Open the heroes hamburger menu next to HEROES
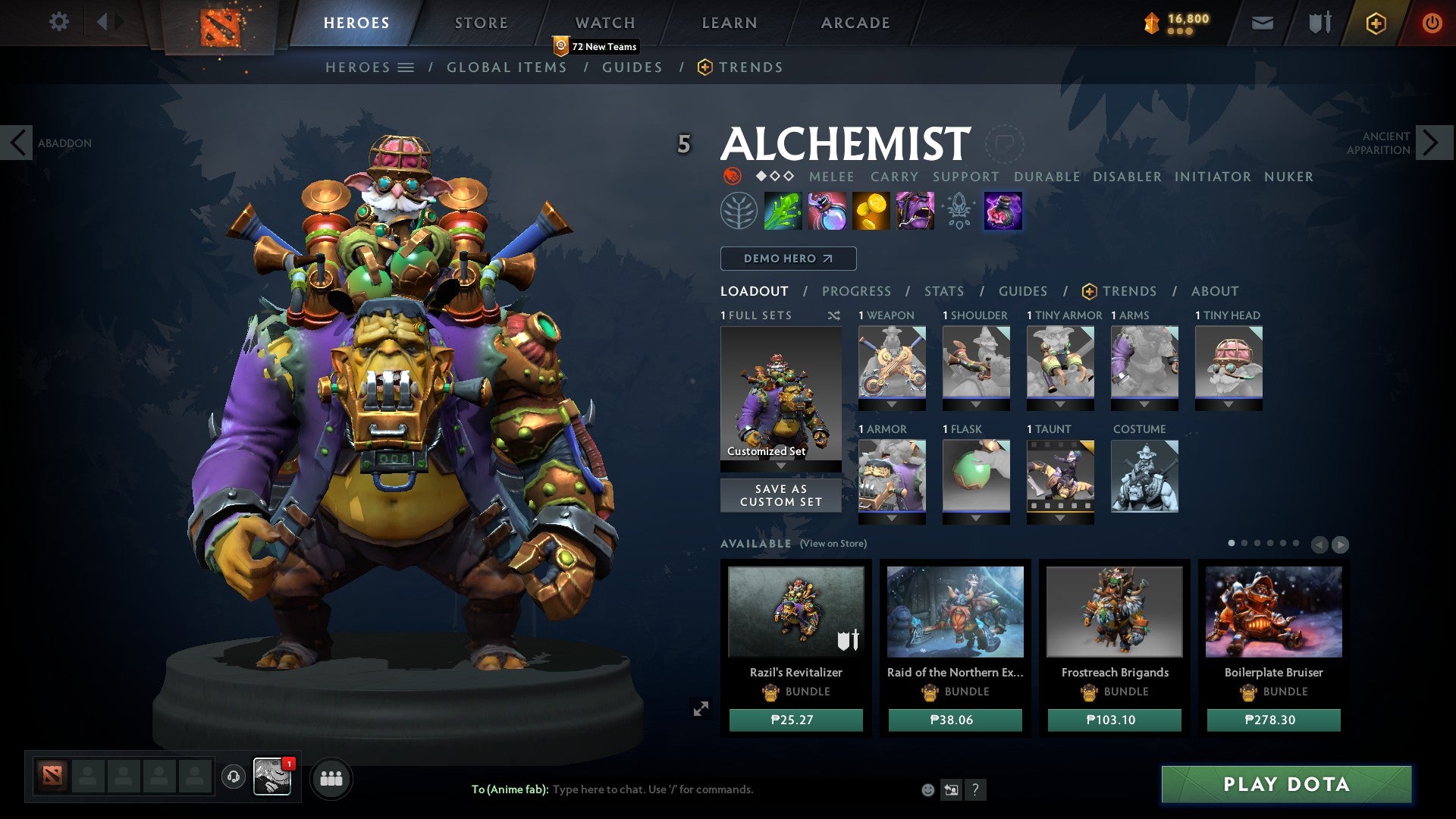Screen dimensions: 1456x819 [x=406, y=67]
